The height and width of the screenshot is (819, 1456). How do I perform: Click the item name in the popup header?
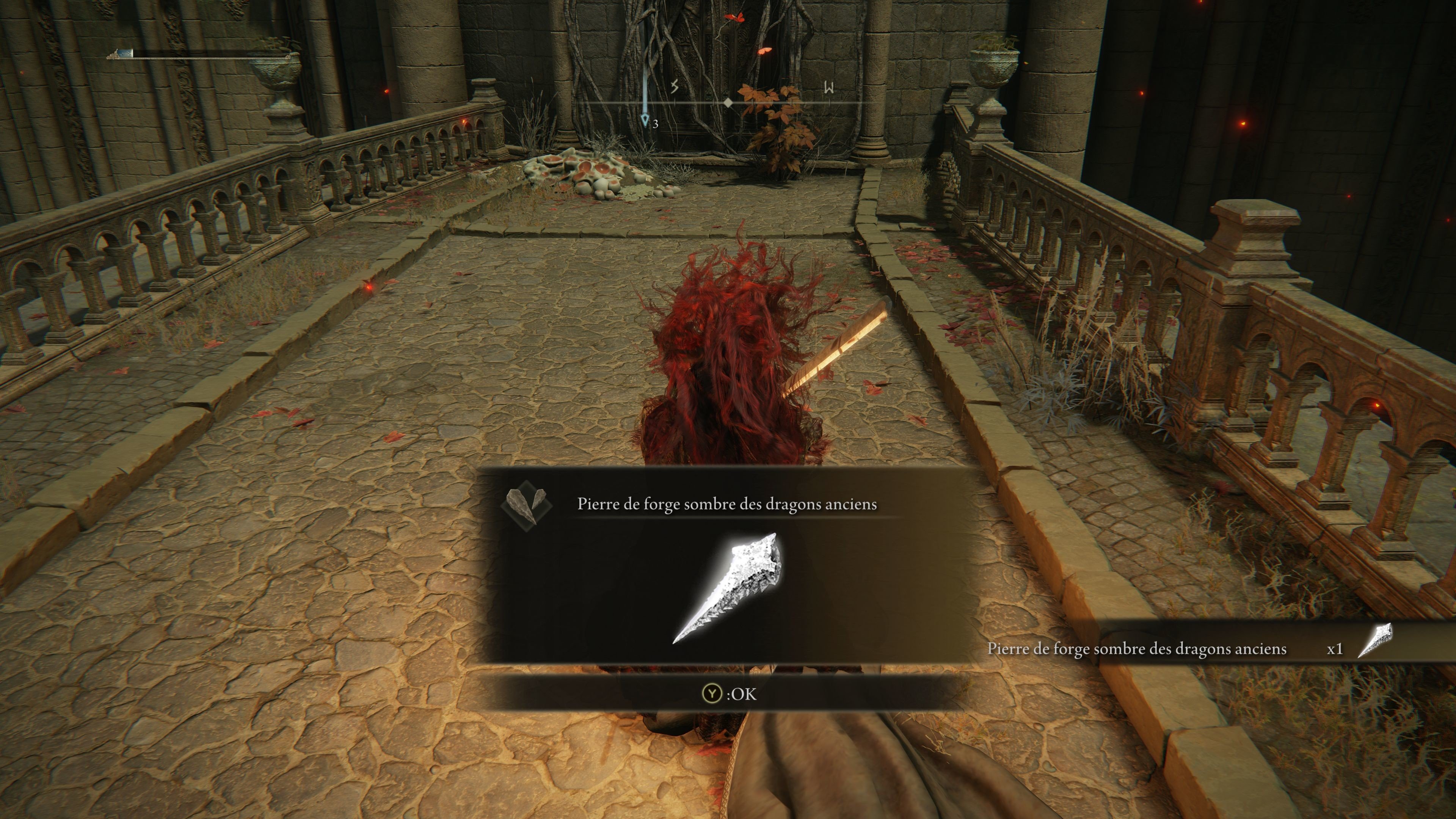(727, 504)
